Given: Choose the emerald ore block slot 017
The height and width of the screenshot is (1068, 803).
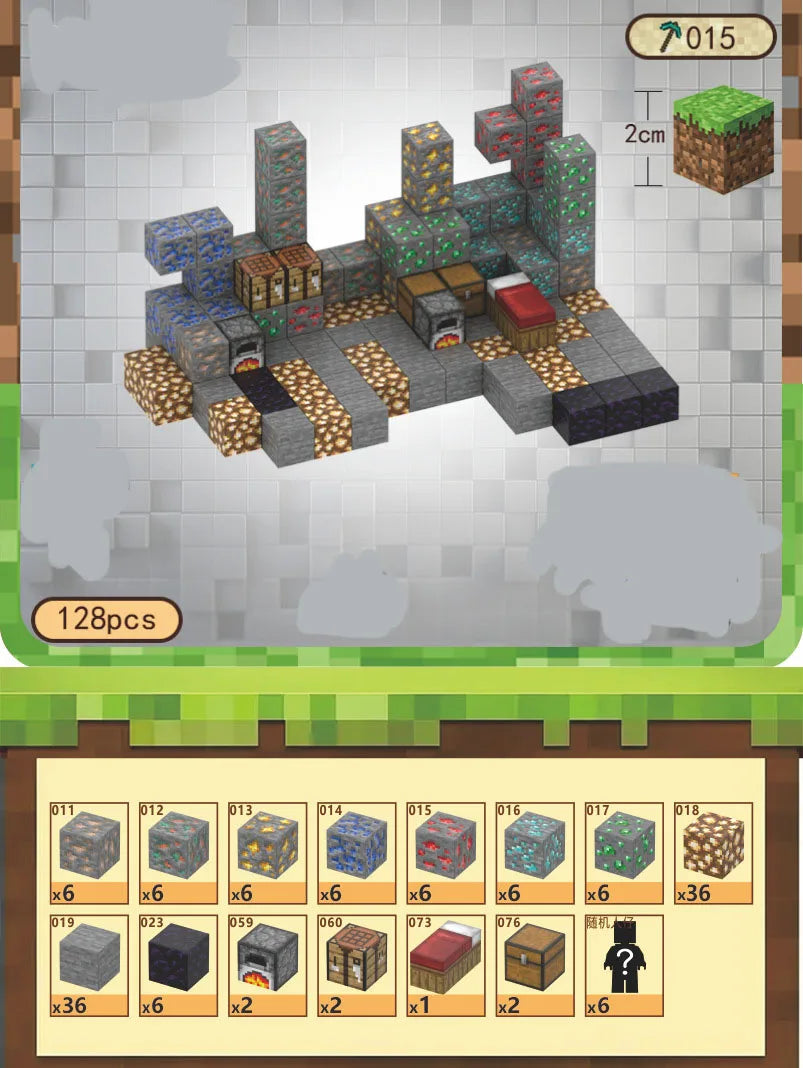Looking at the screenshot, I should 624,853.
